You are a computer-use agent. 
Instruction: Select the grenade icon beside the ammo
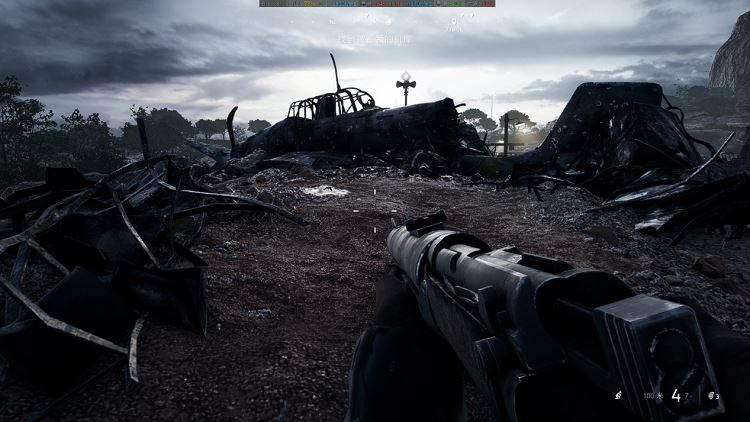pyautogui.click(x=711, y=397)
